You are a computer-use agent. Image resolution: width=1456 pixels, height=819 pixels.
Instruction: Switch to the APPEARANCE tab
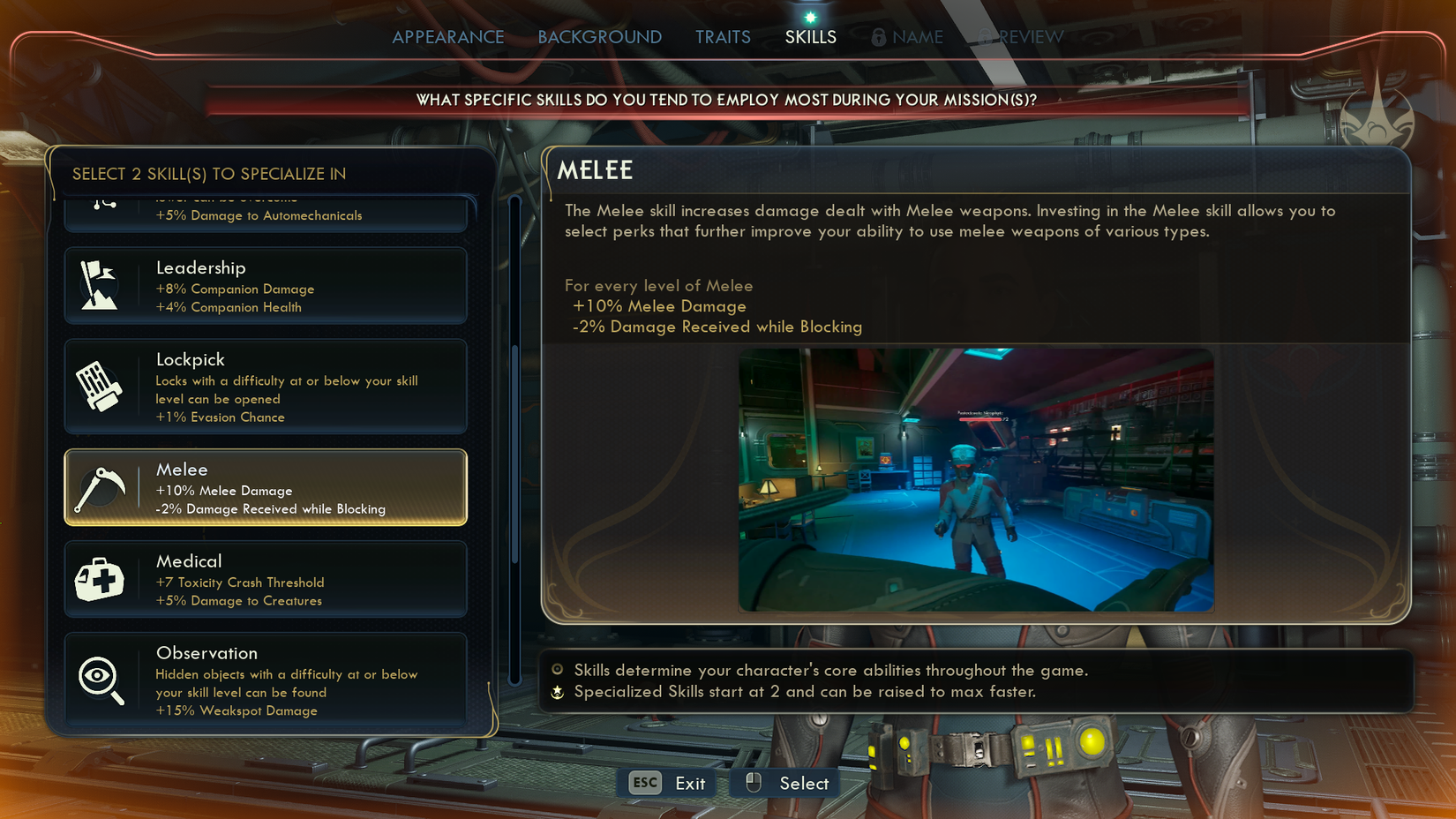[448, 37]
